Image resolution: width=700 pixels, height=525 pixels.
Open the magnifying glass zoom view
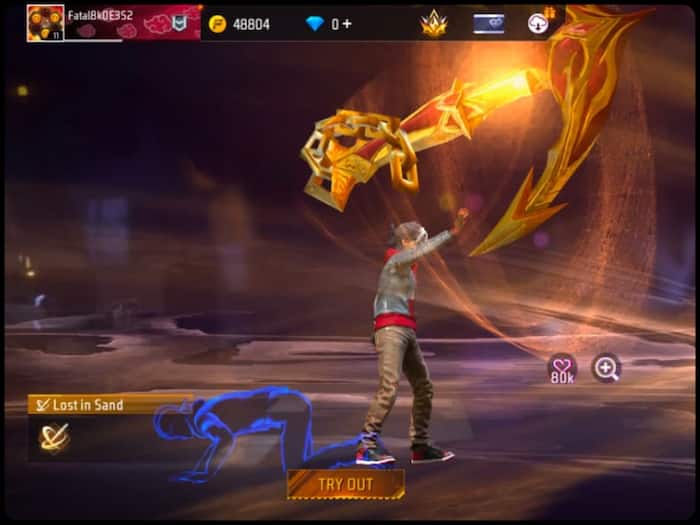tap(605, 368)
